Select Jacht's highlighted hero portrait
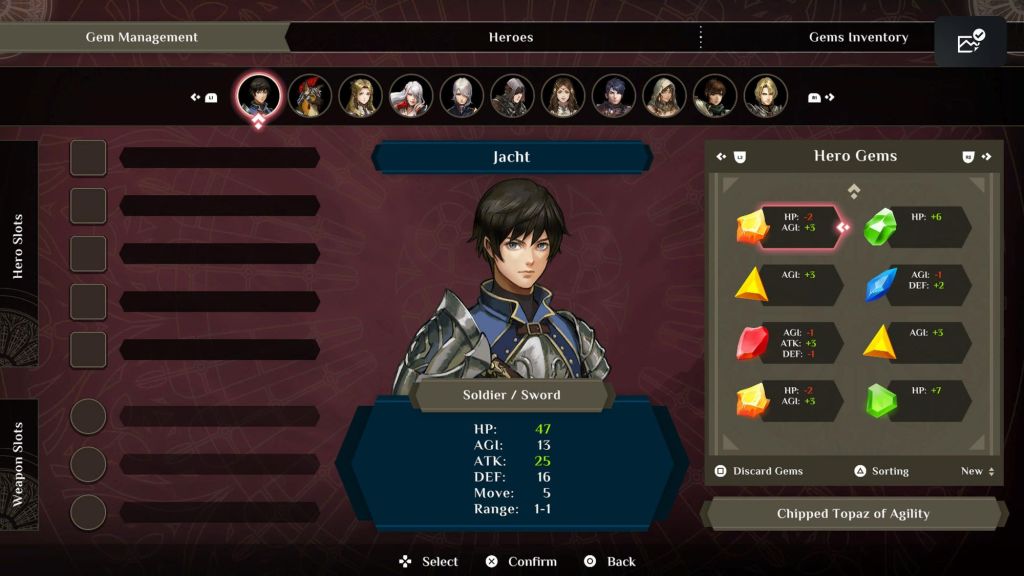Viewport: 1024px width, 576px height. click(258, 96)
